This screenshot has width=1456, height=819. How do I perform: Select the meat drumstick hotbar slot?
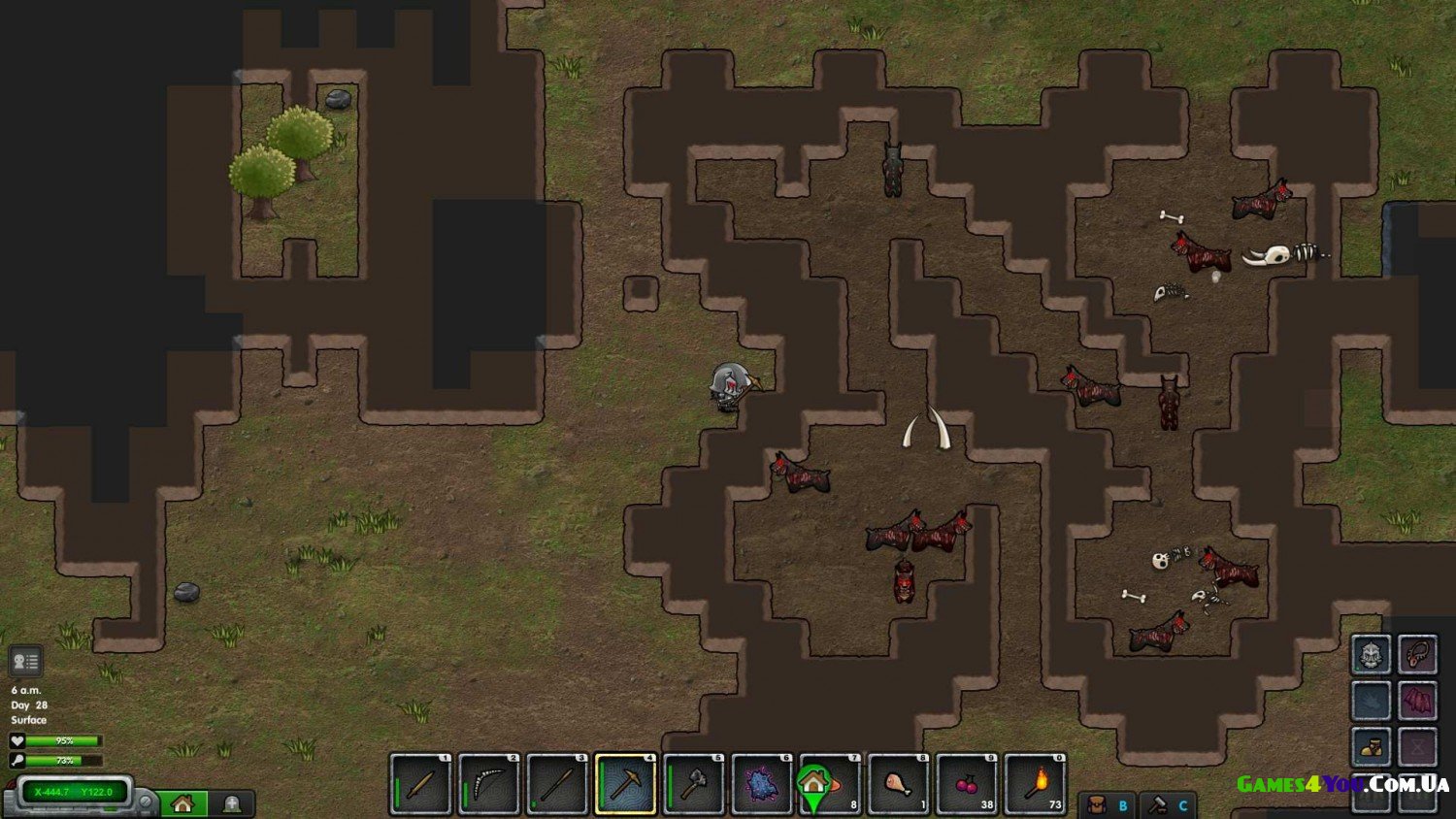pyautogui.click(x=898, y=784)
